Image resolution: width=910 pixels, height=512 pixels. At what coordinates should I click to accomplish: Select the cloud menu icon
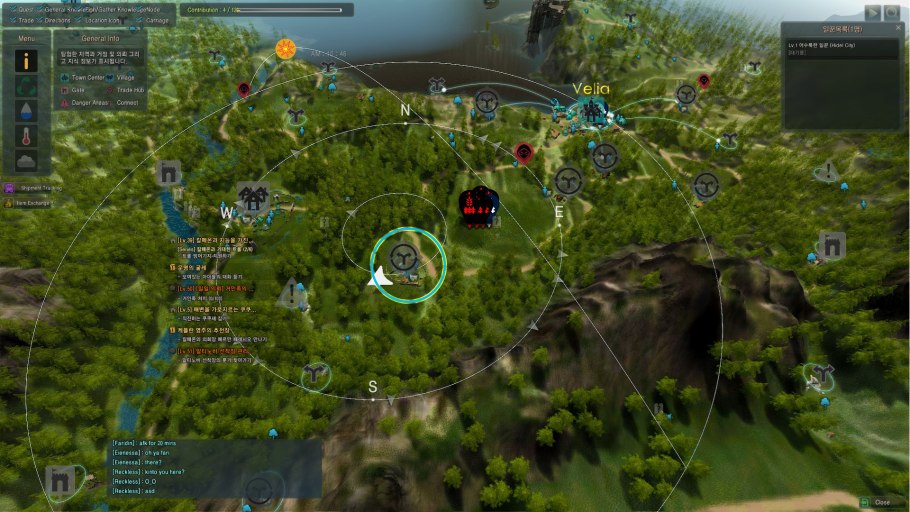point(27,160)
